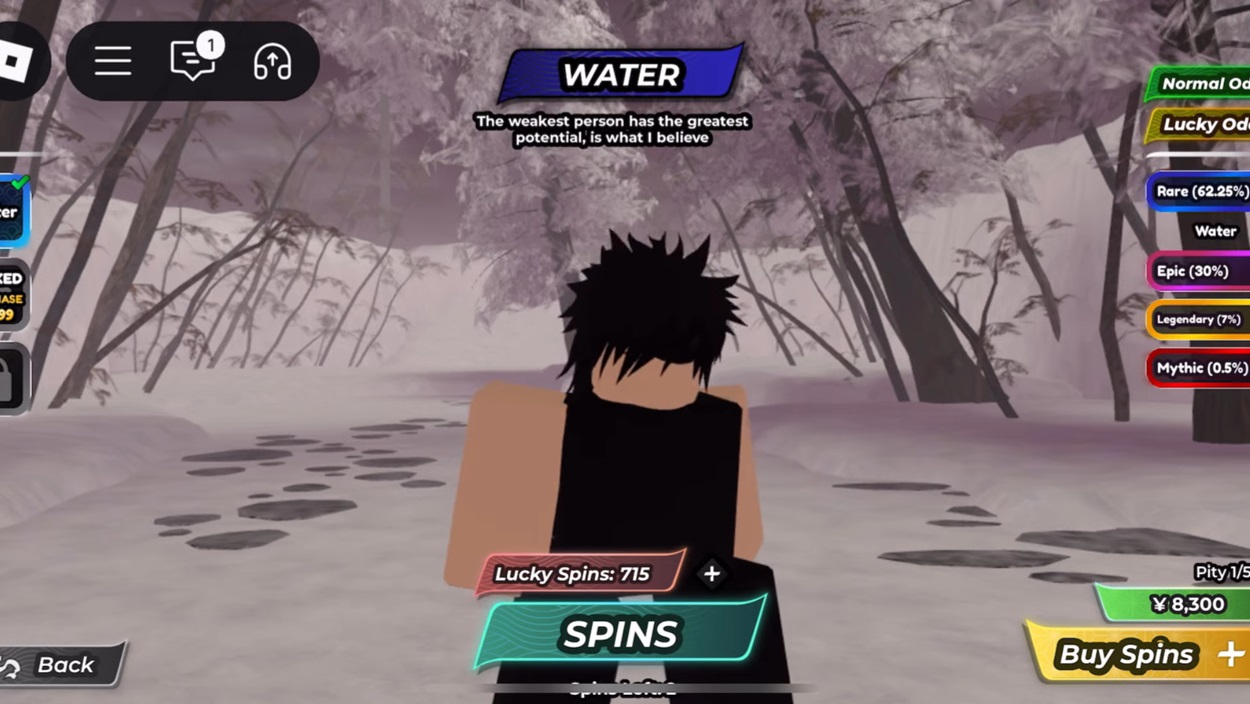Select the Legendary (7%) rarity entry
The height and width of the screenshot is (704, 1250).
pyautogui.click(x=1198, y=320)
